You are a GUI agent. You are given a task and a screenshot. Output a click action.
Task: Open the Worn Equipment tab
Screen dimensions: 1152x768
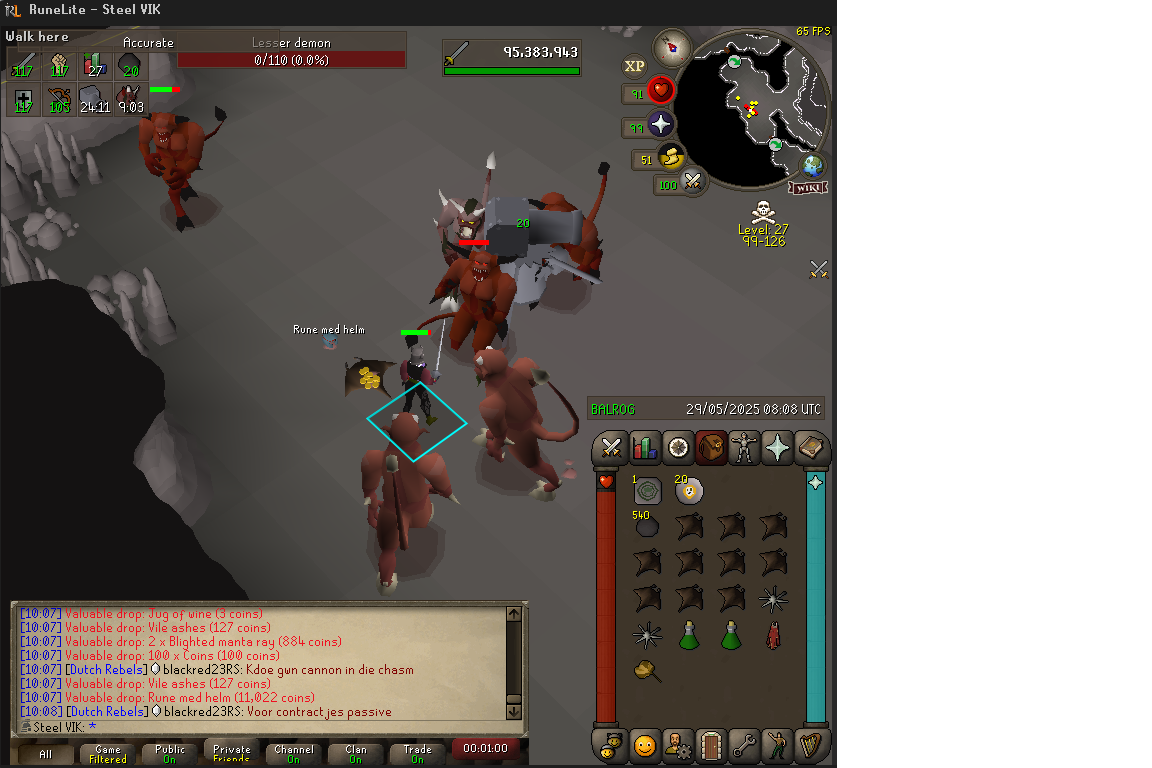pyautogui.click(x=744, y=448)
